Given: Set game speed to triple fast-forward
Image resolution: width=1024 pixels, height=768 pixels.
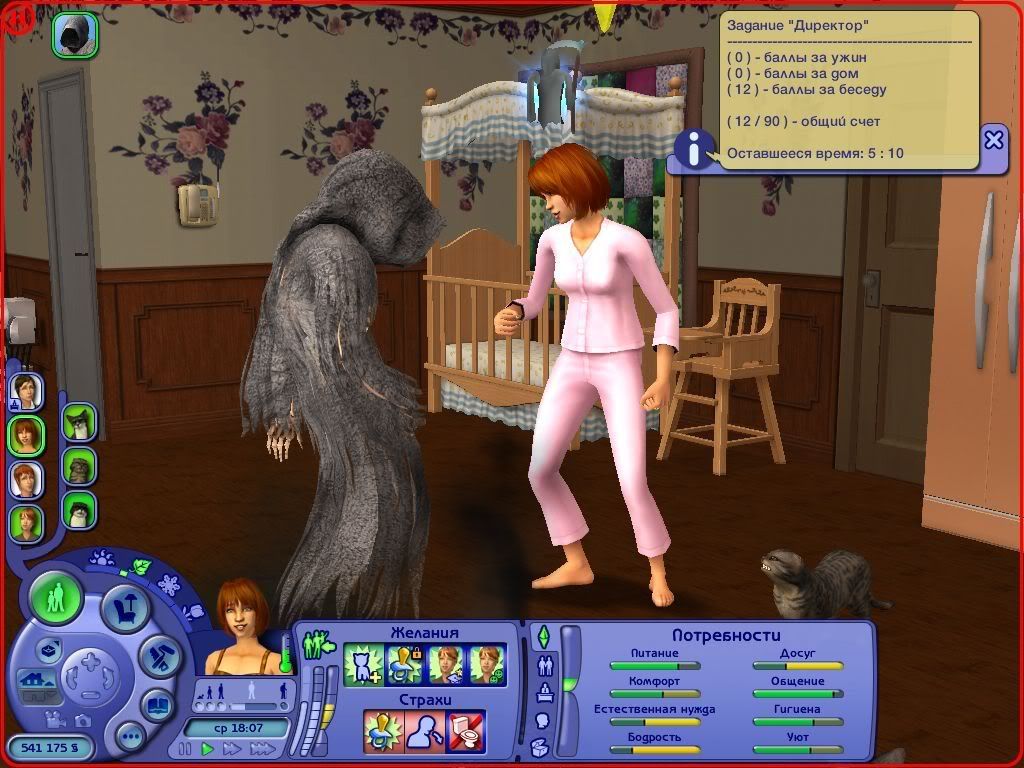Looking at the screenshot, I should pos(263,748).
